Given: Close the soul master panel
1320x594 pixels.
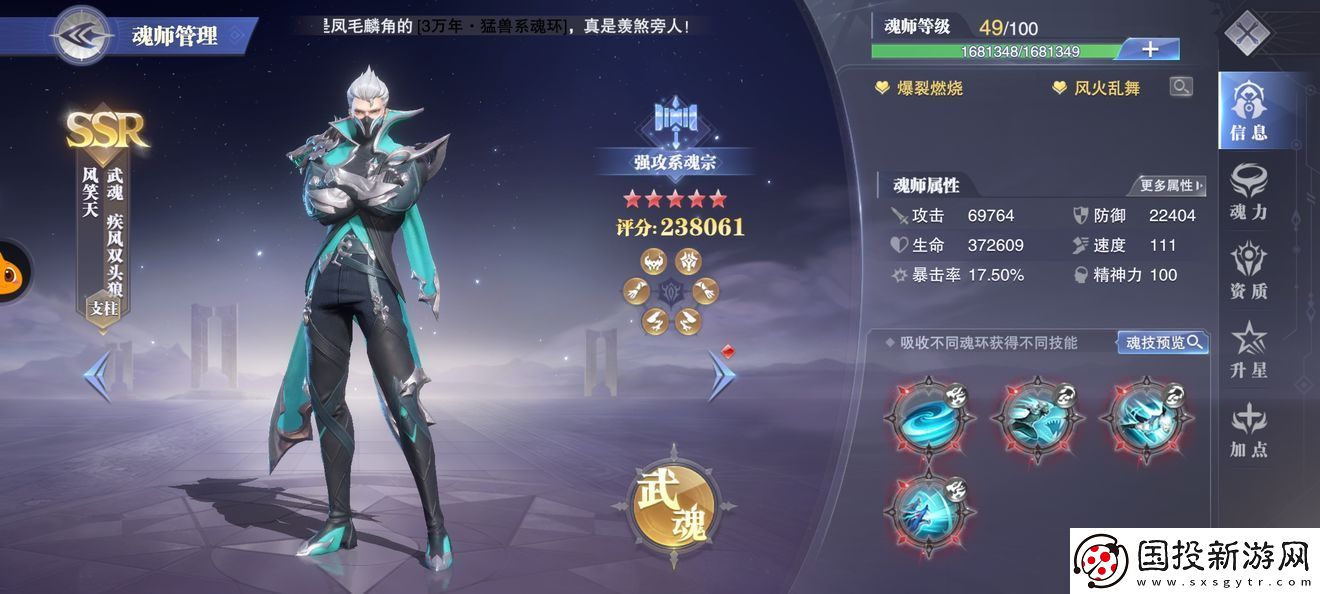Looking at the screenshot, I should pos(1247,34).
